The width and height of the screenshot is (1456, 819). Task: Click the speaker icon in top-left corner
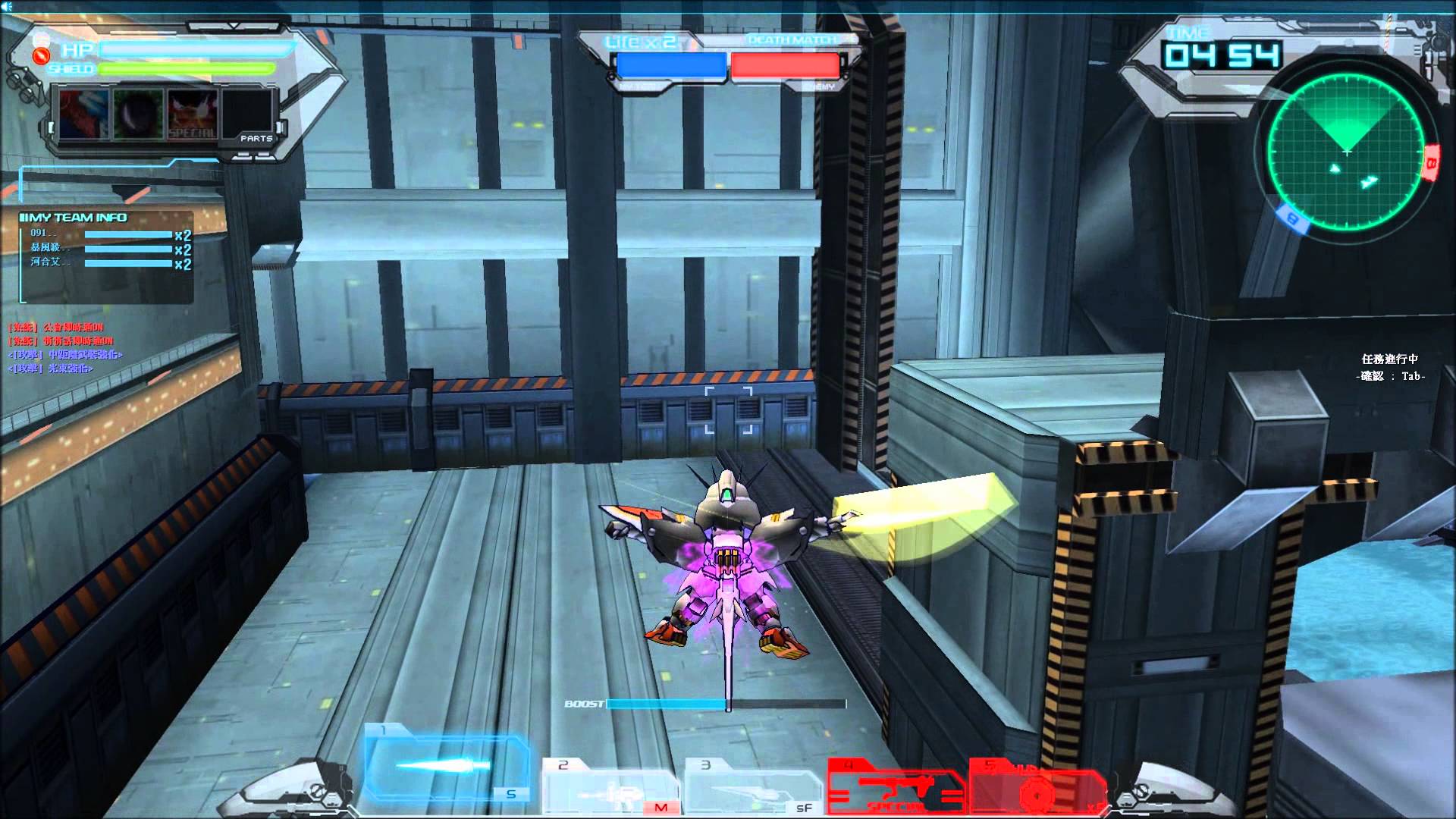click(x=8, y=8)
